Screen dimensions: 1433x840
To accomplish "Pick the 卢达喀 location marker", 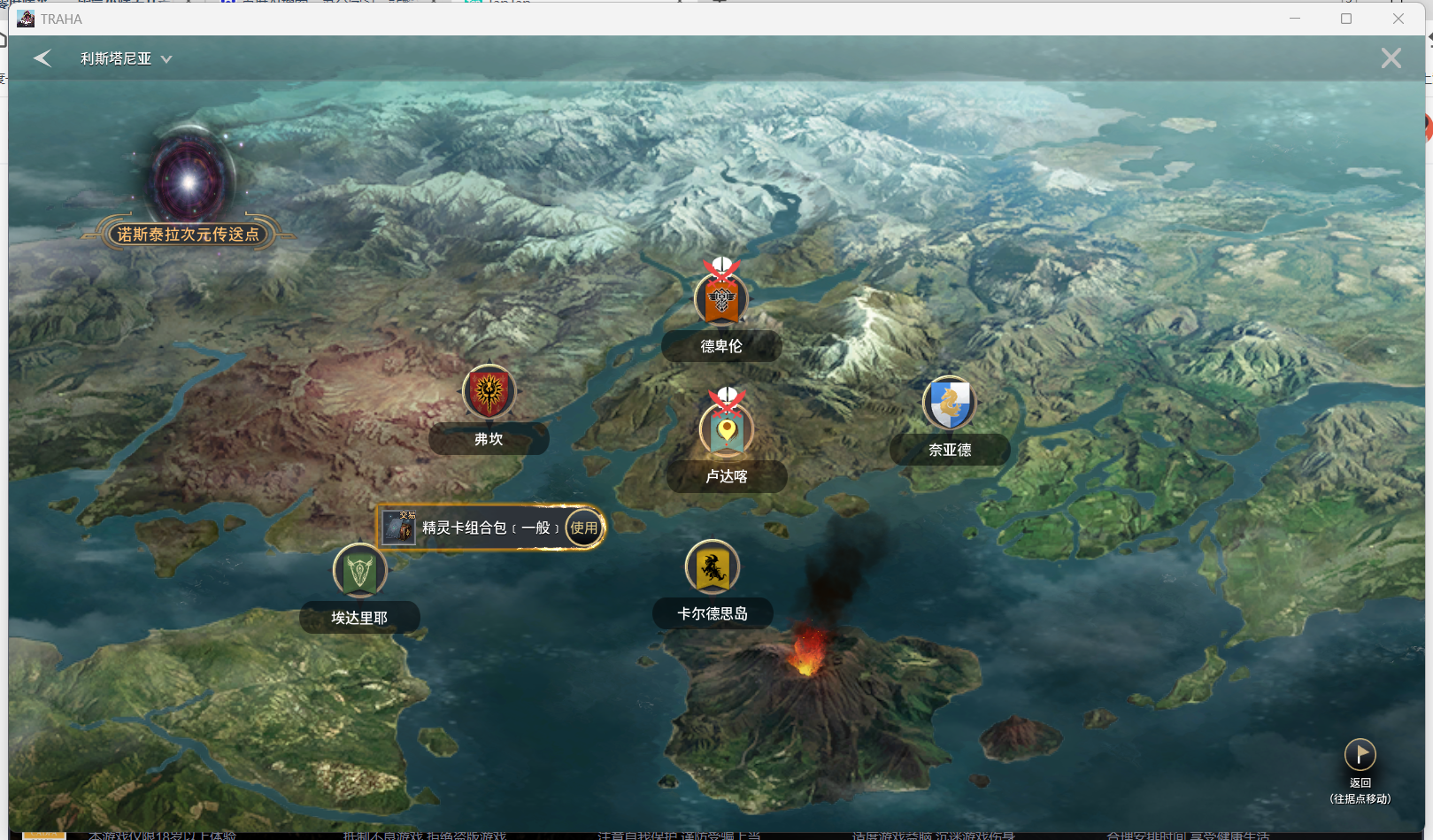I will [727, 431].
